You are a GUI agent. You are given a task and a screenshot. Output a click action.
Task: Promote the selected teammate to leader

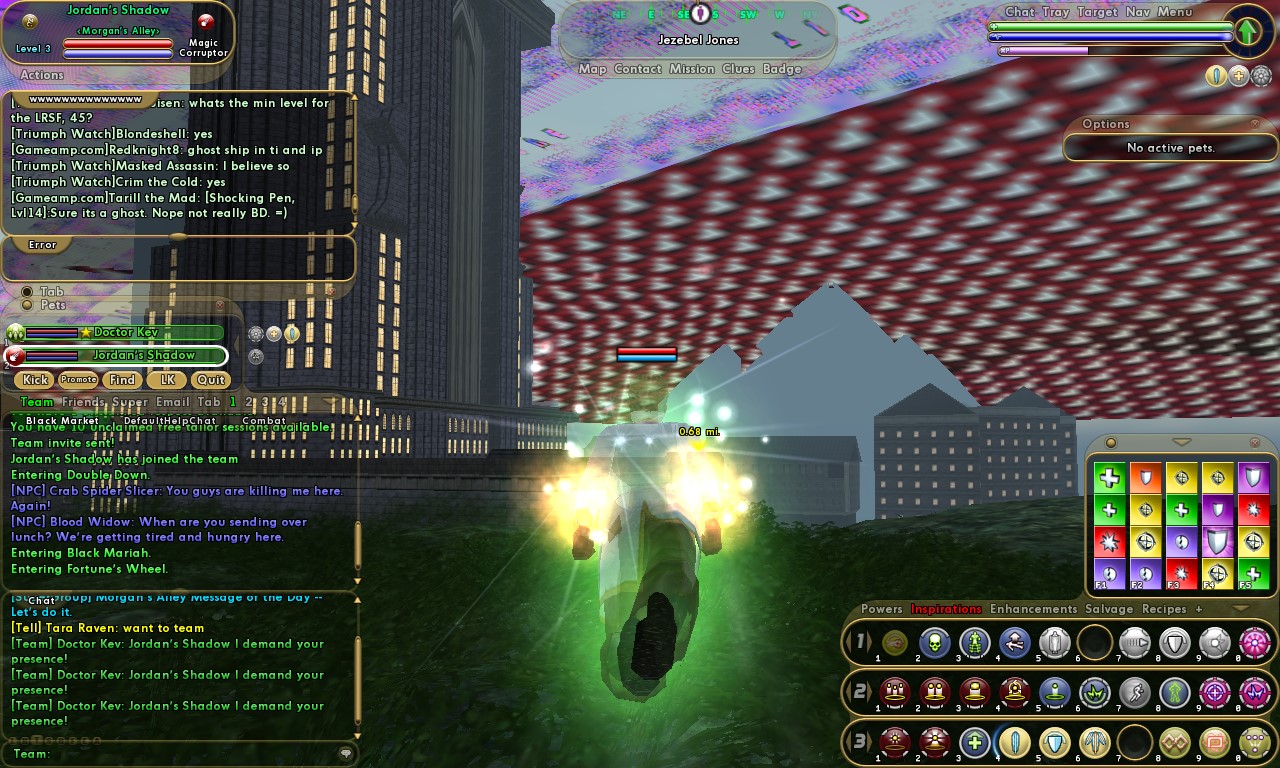pyautogui.click(x=78, y=380)
